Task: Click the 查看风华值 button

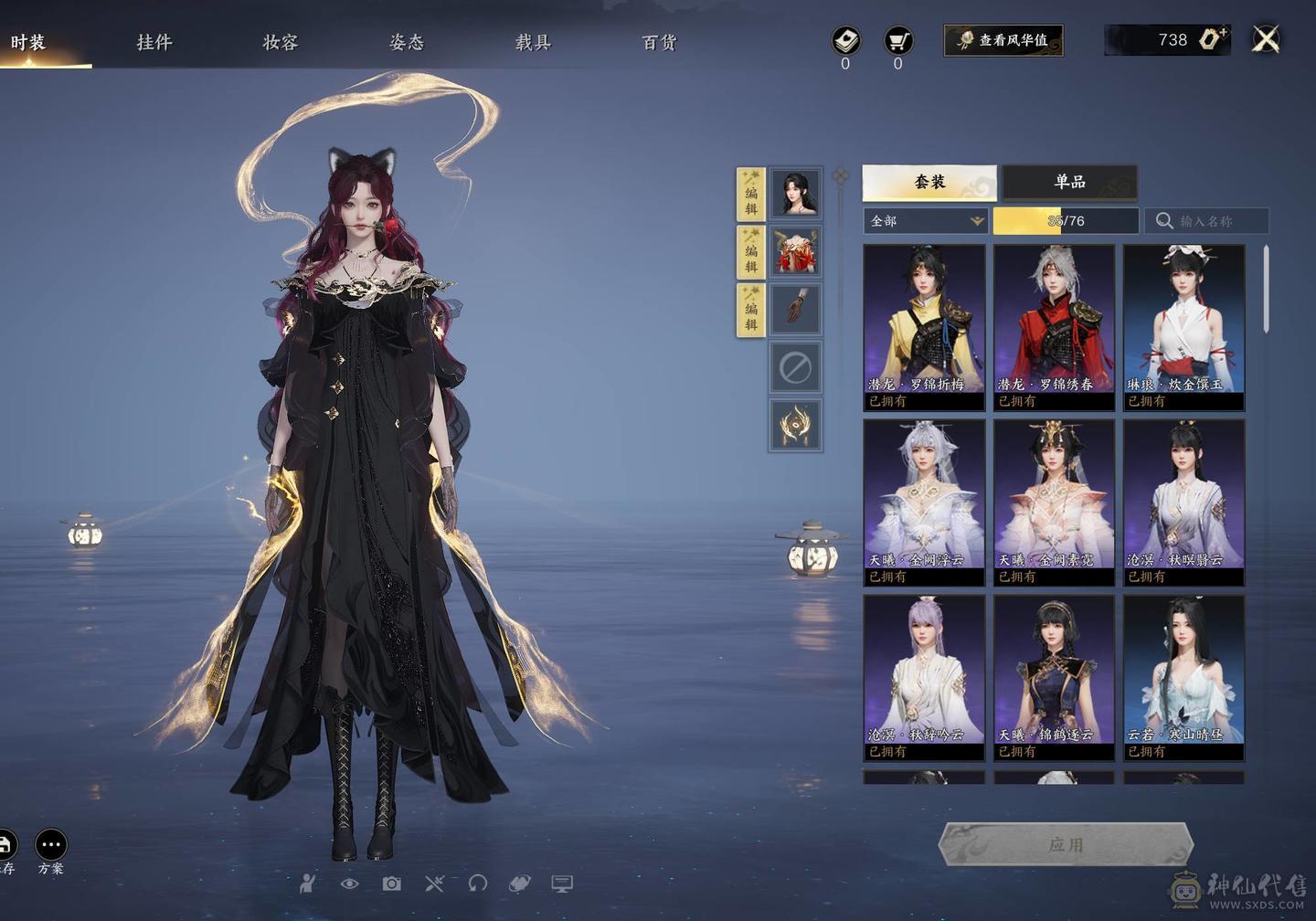Action: [1003, 40]
